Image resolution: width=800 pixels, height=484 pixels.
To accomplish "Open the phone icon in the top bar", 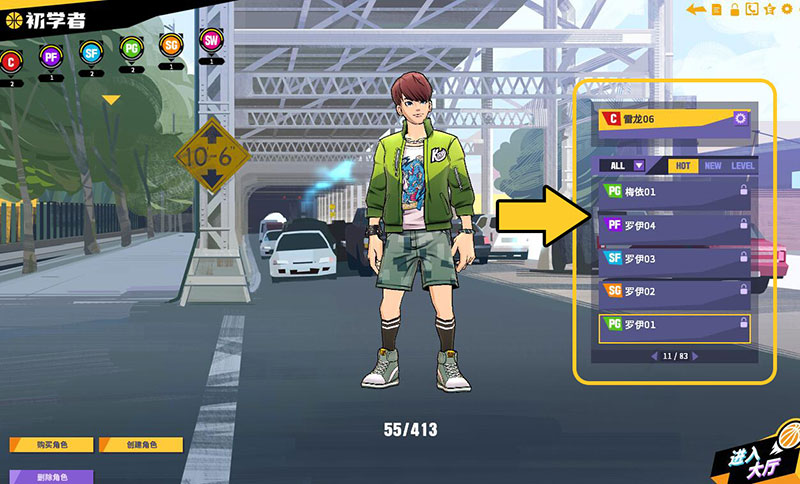I will (x=751, y=10).
